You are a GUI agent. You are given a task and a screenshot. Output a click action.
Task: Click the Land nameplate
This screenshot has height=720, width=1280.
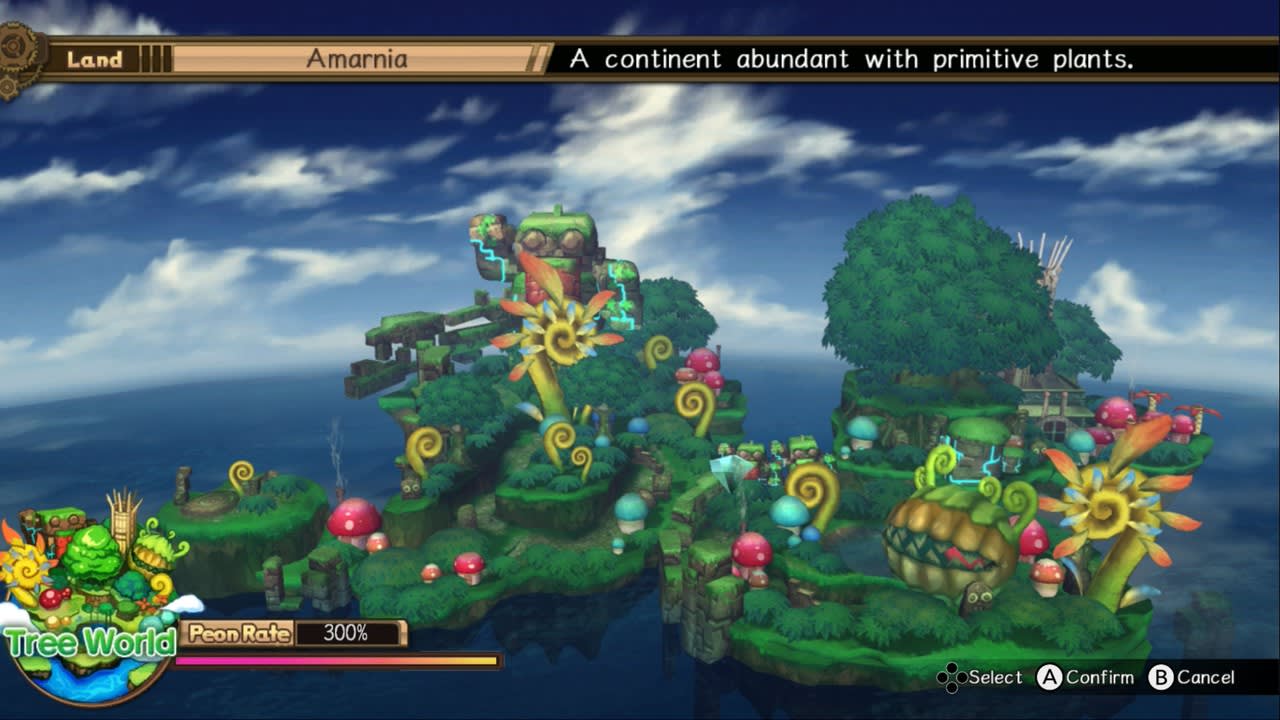(95, 59)
